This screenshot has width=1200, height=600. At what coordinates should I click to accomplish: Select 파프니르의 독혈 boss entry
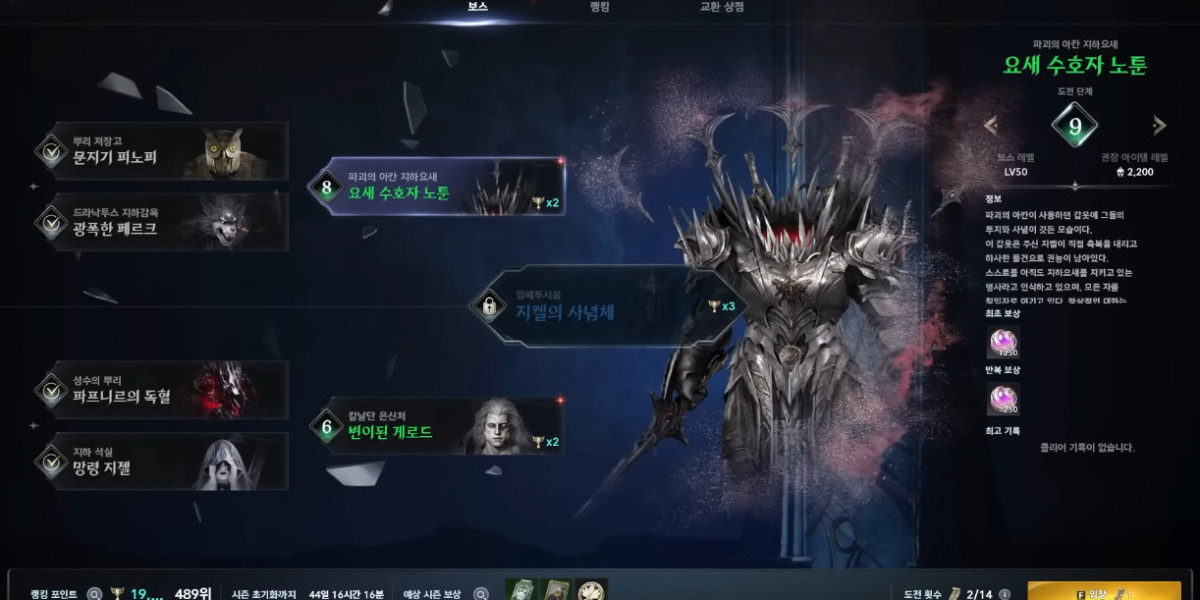tap(160, 390)
